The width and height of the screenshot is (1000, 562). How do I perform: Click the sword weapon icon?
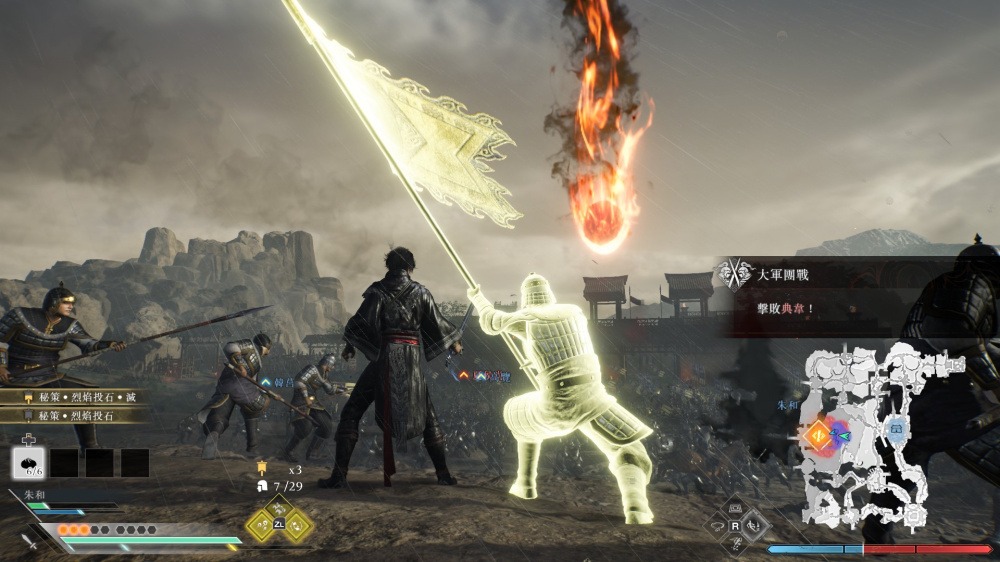pos(32,541)
